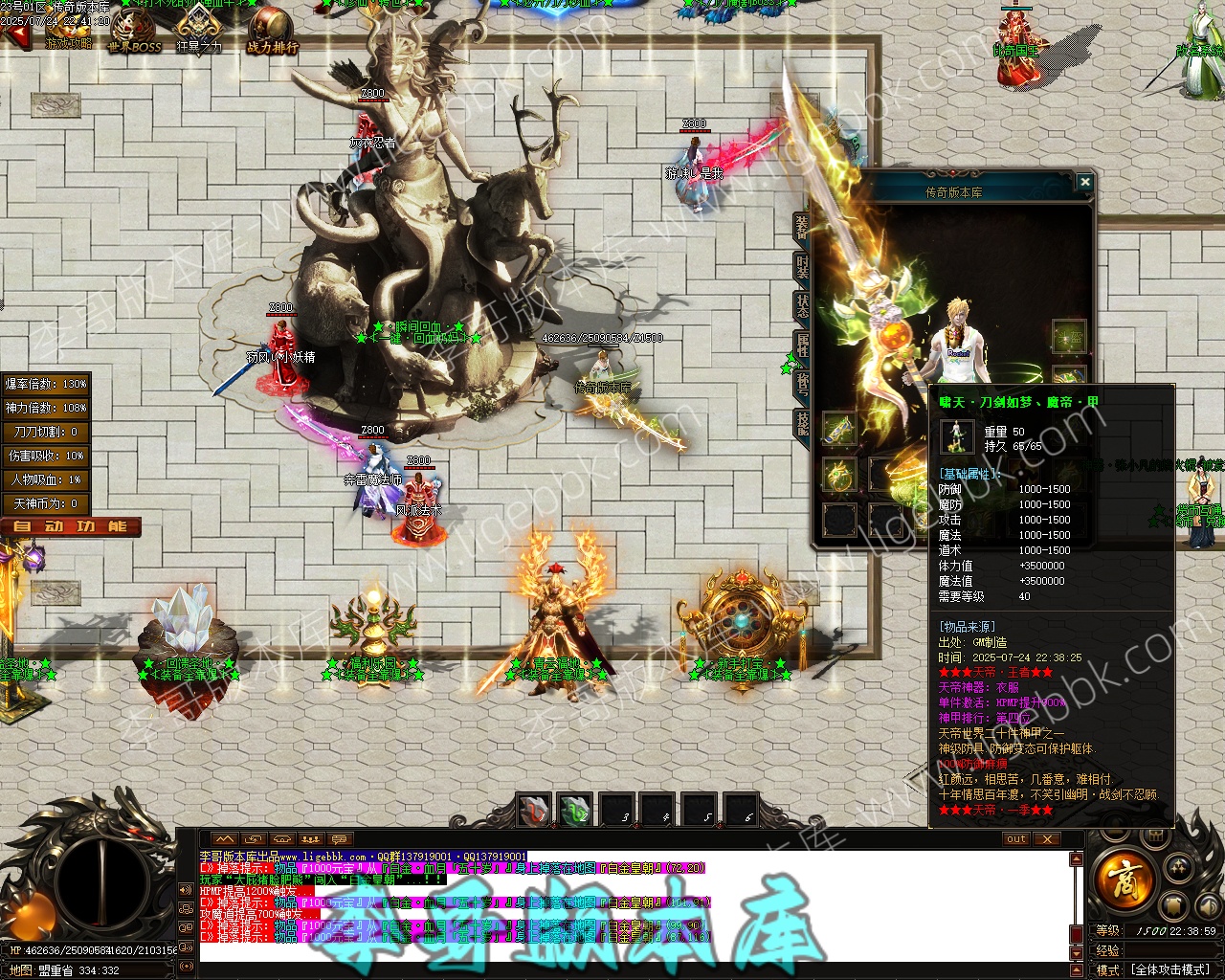Image resolution: width=1225 pixels, height=980 pixels.
Task: Click the chat panel's out button
Action: click(1016, 839)
